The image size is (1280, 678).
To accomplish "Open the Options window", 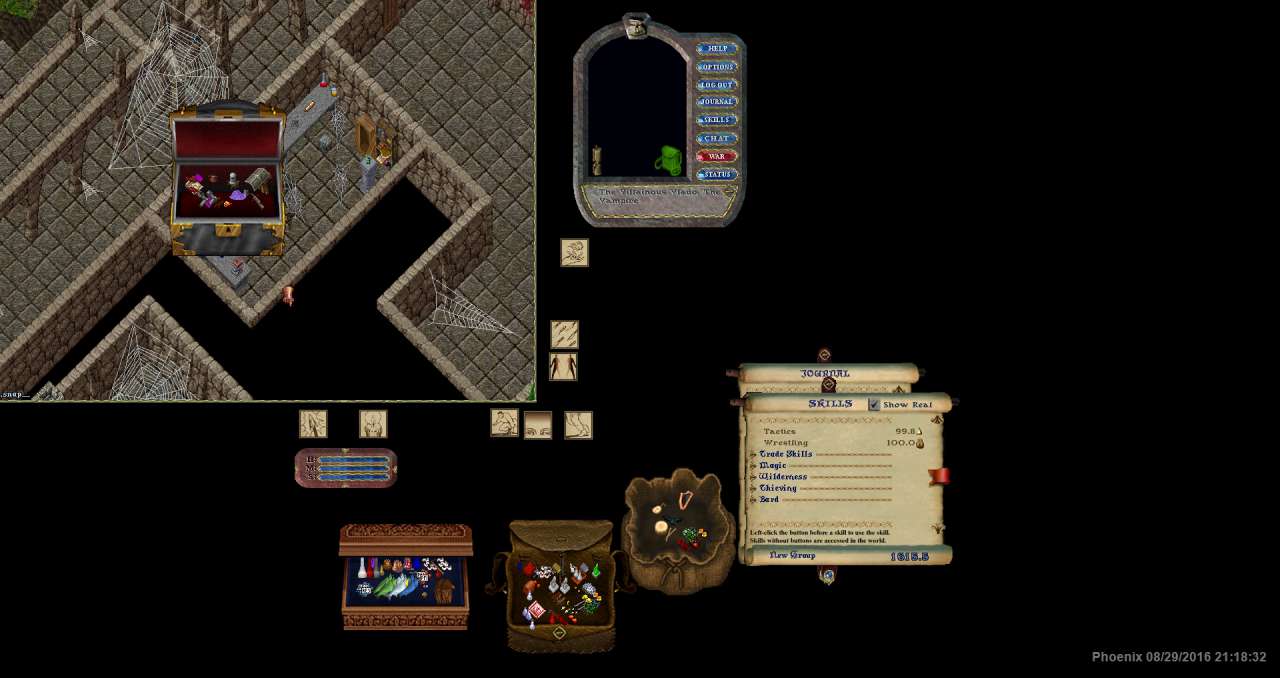I will (x=717, y=67).
